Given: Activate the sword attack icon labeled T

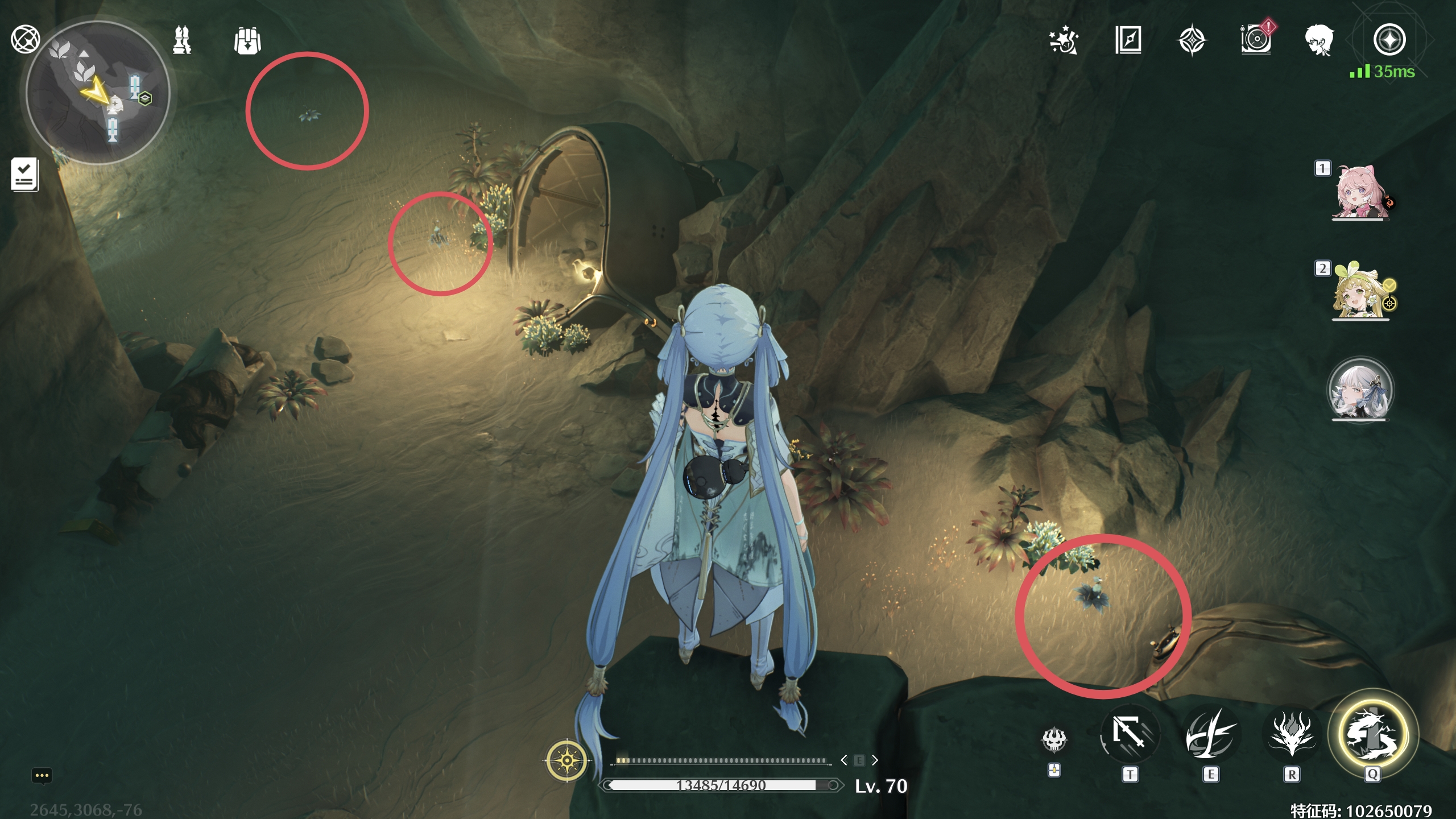Looking at the screenshot, I should click(1130, 735).
